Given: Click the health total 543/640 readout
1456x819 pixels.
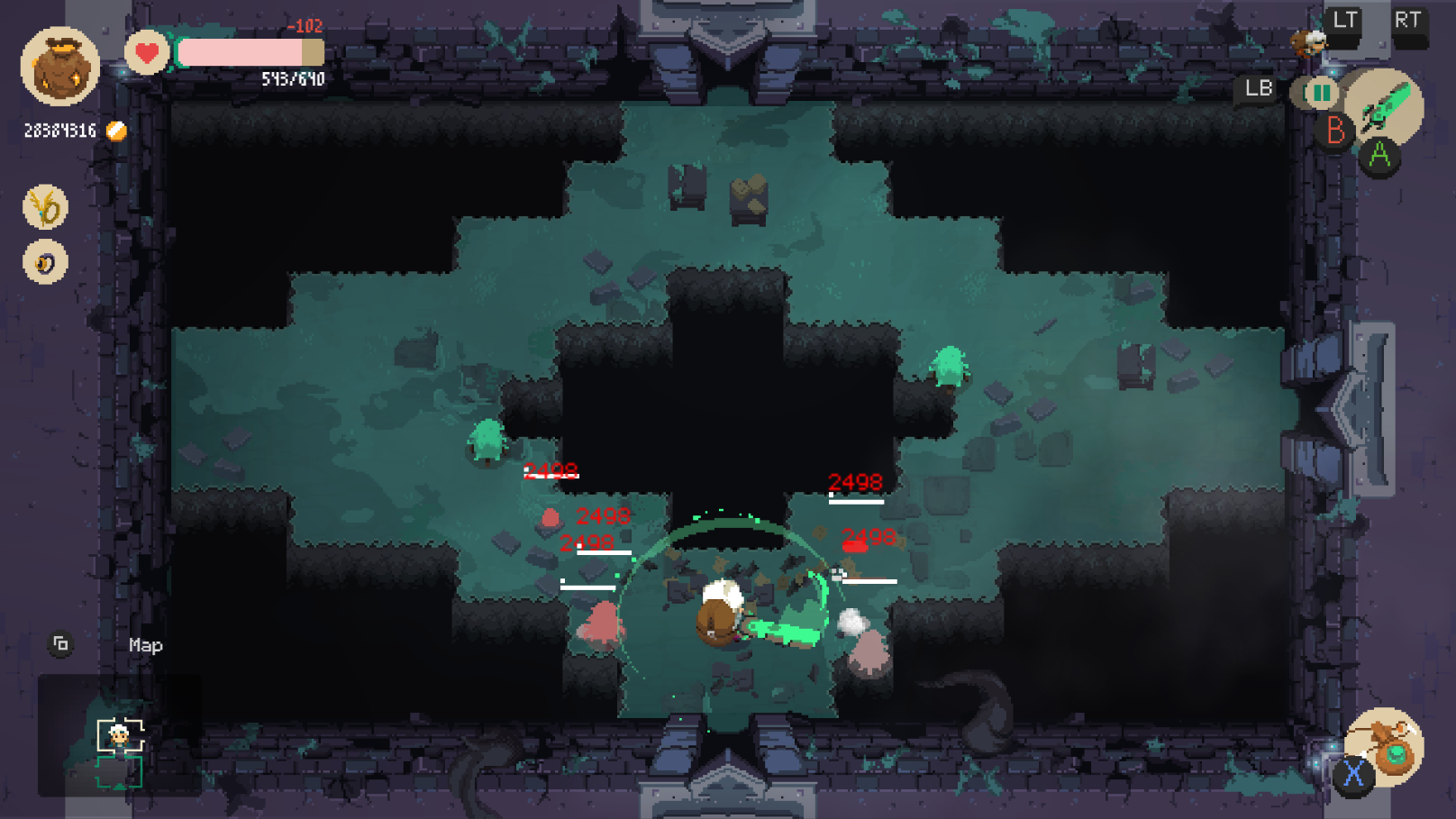Looking at the screenshot, I should pos(292,78).
